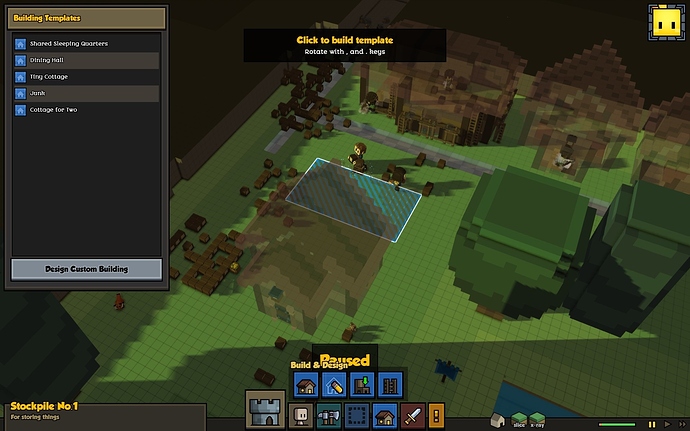This screenshot has height=431, width=690.
Task: Open the citizens face icon
Action: [299, 416]
